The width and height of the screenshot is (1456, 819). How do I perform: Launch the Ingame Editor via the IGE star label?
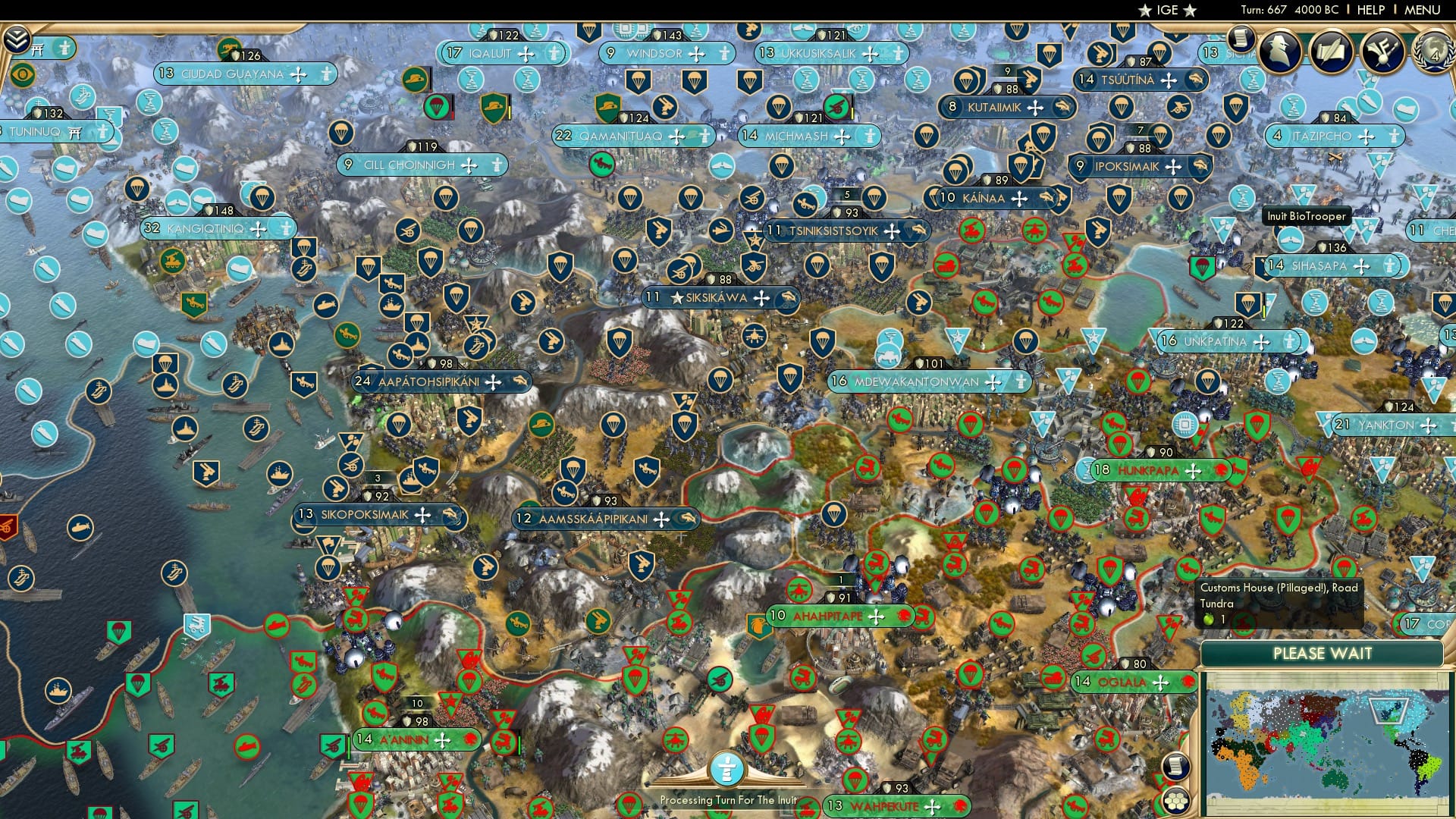point(1167,10)
